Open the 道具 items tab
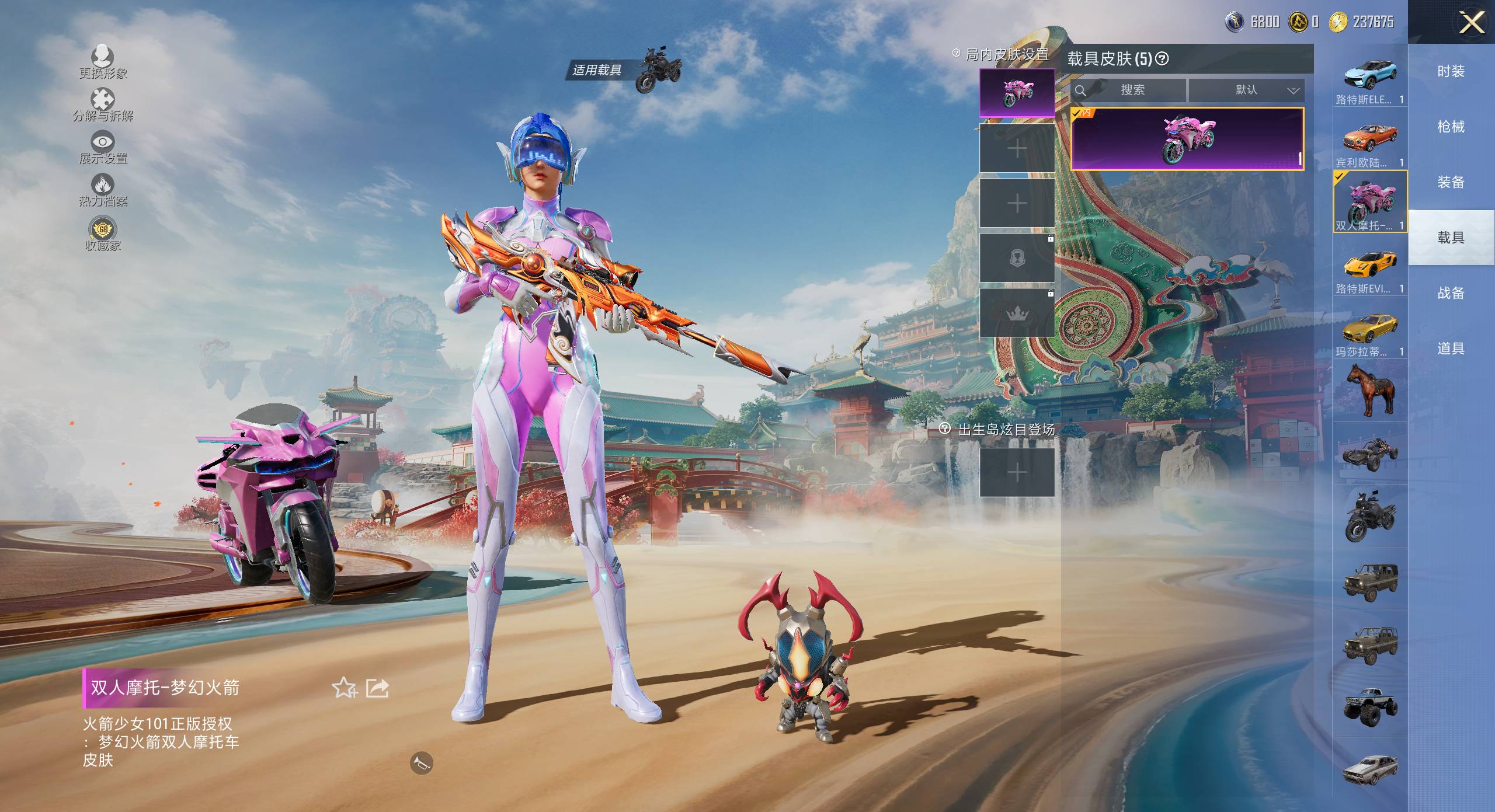1495x812 pixels. (x=1451, y=349)
